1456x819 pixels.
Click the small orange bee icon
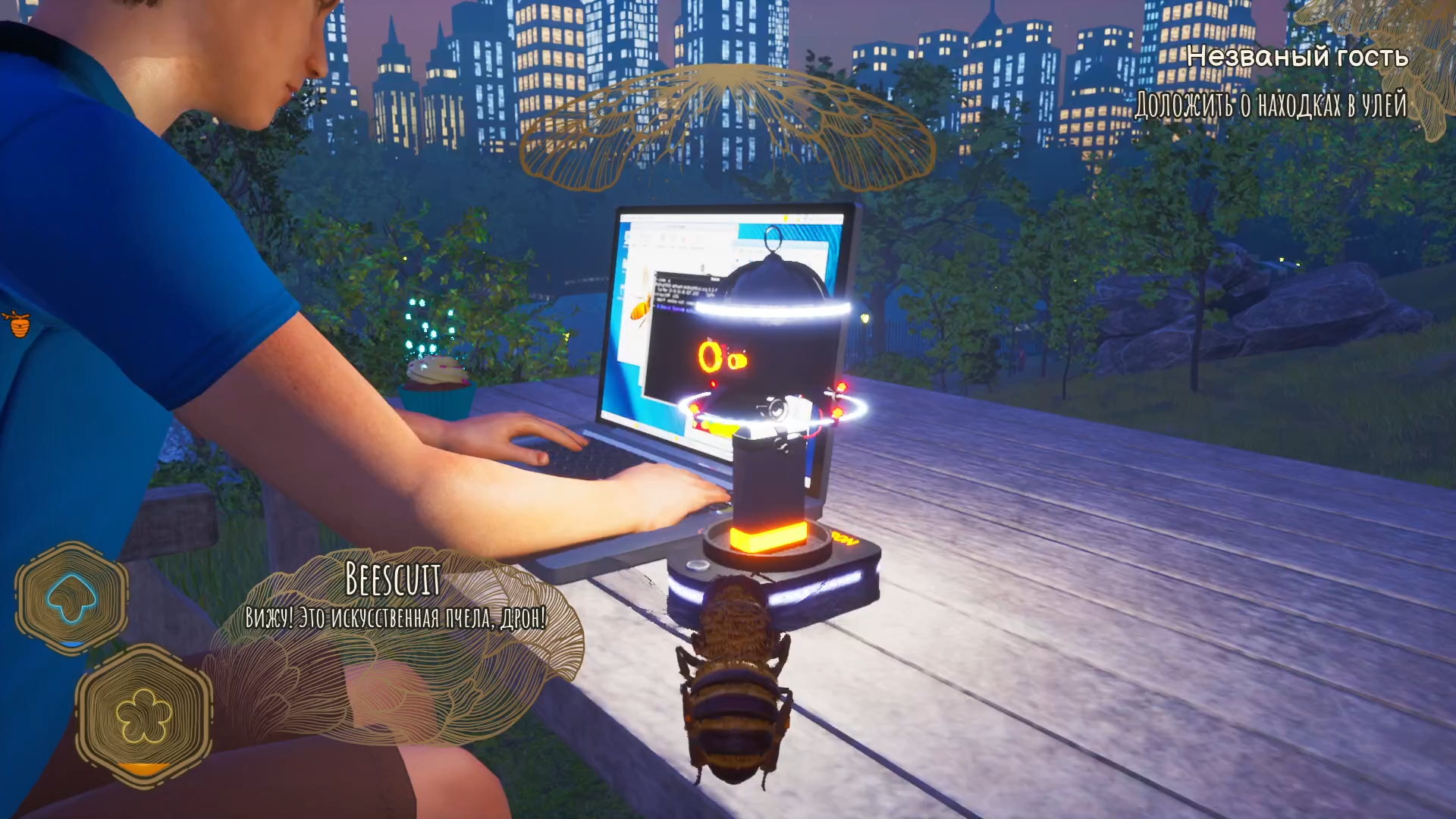point(18,324)
